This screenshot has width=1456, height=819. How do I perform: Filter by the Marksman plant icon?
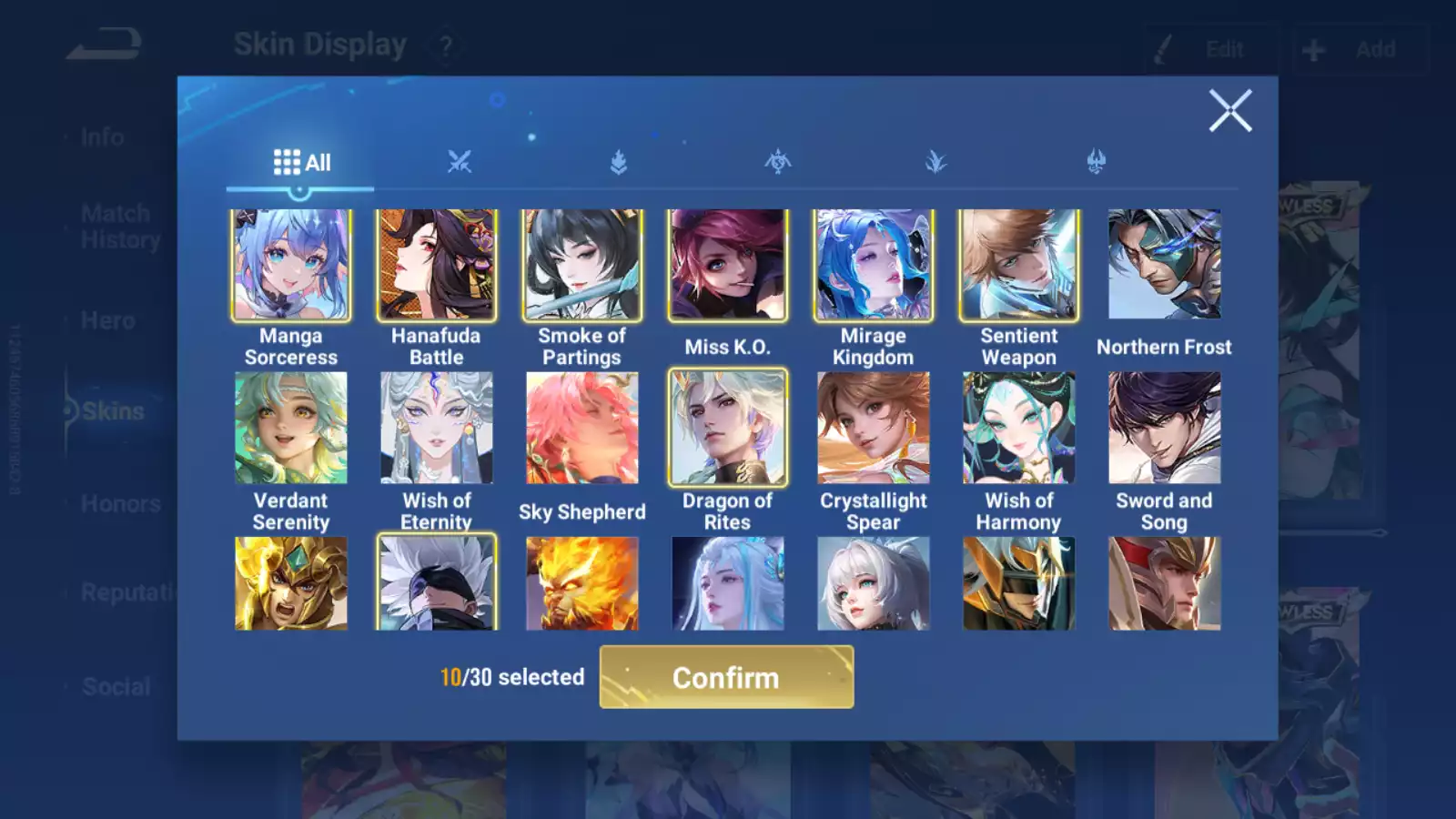936,161
